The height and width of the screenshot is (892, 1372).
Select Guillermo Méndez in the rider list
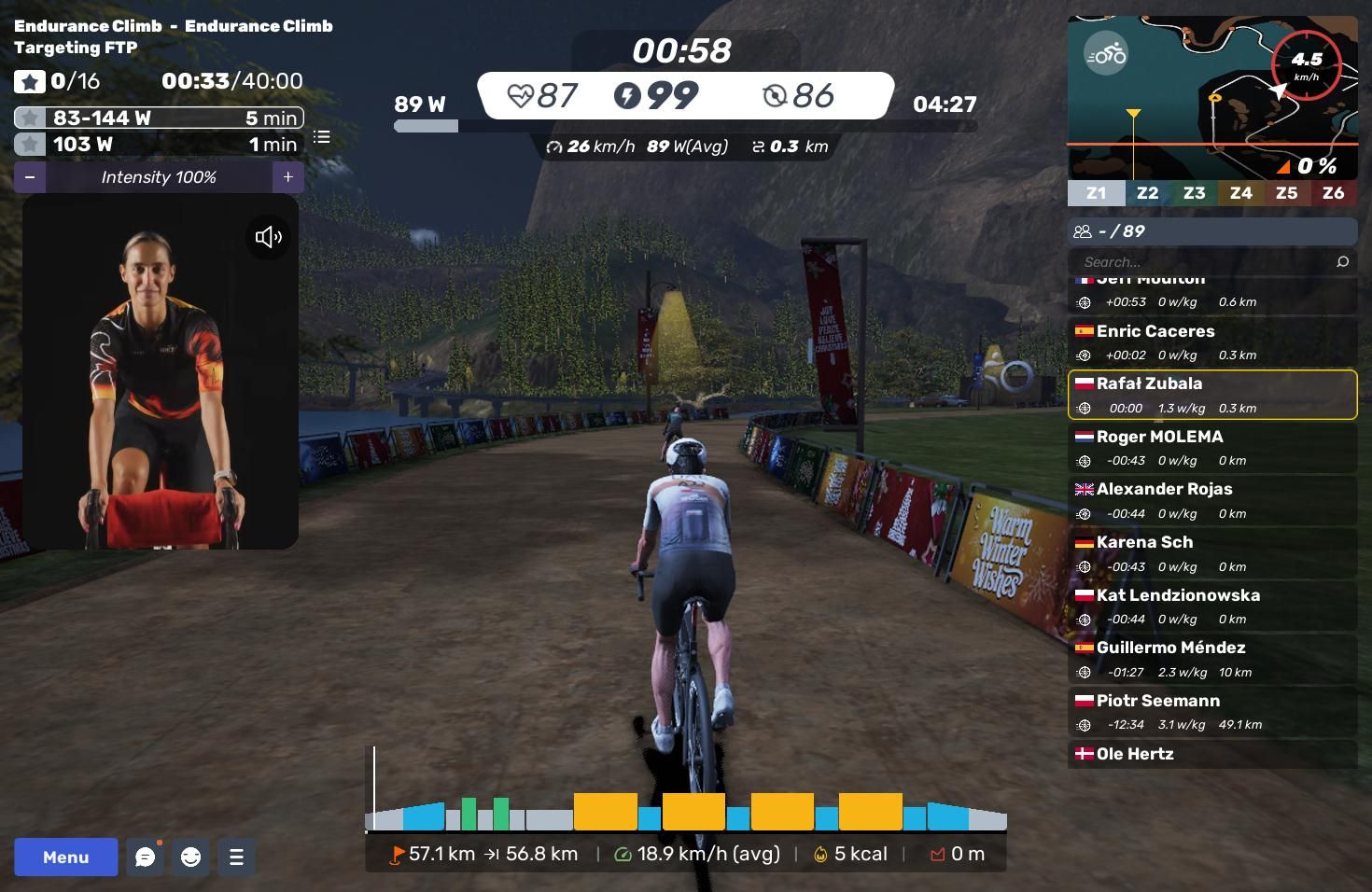coord(1211,659)
